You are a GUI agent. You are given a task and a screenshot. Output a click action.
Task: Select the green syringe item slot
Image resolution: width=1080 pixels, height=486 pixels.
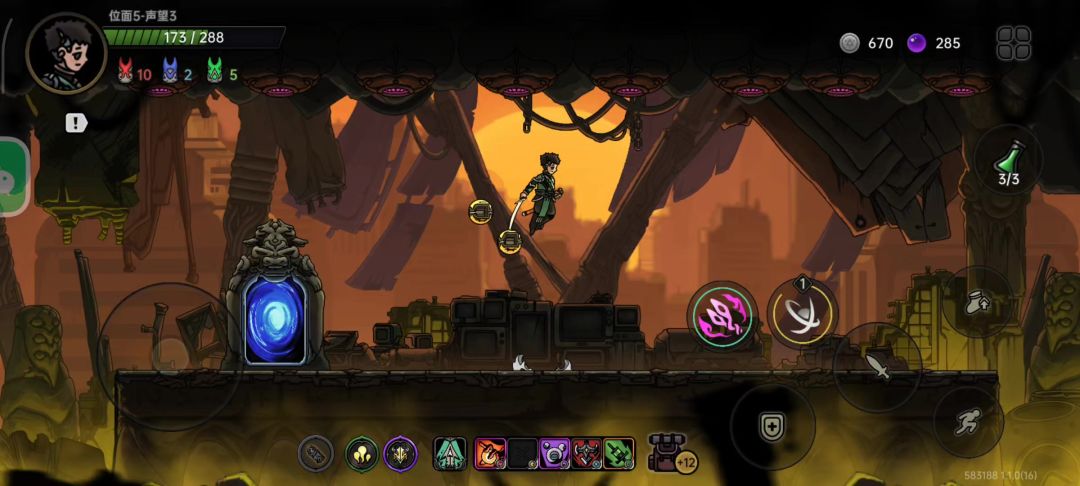[618, 454]
